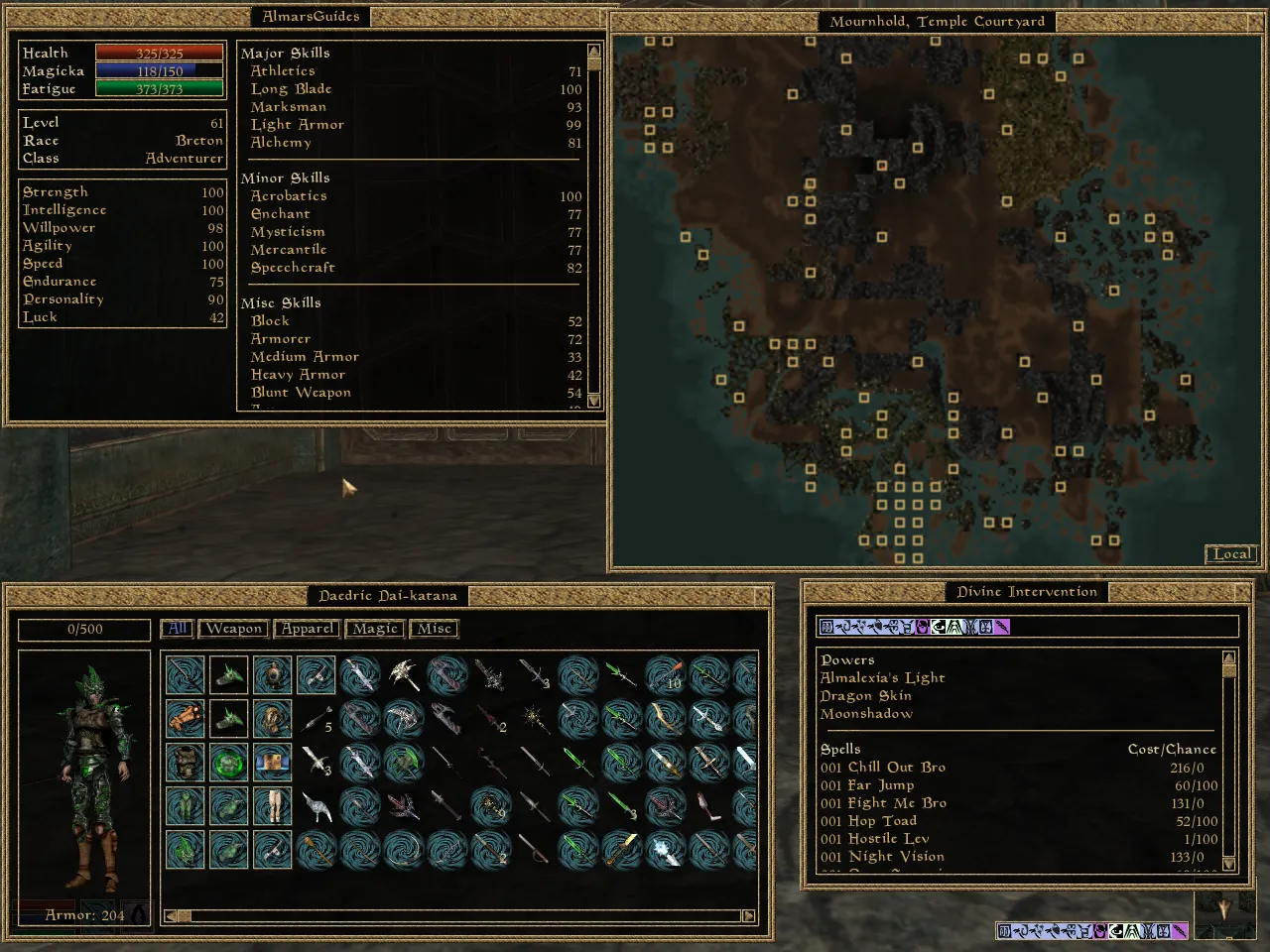Click the skills list down arrow
This screenshot has width=1270, height=952.
593,401
